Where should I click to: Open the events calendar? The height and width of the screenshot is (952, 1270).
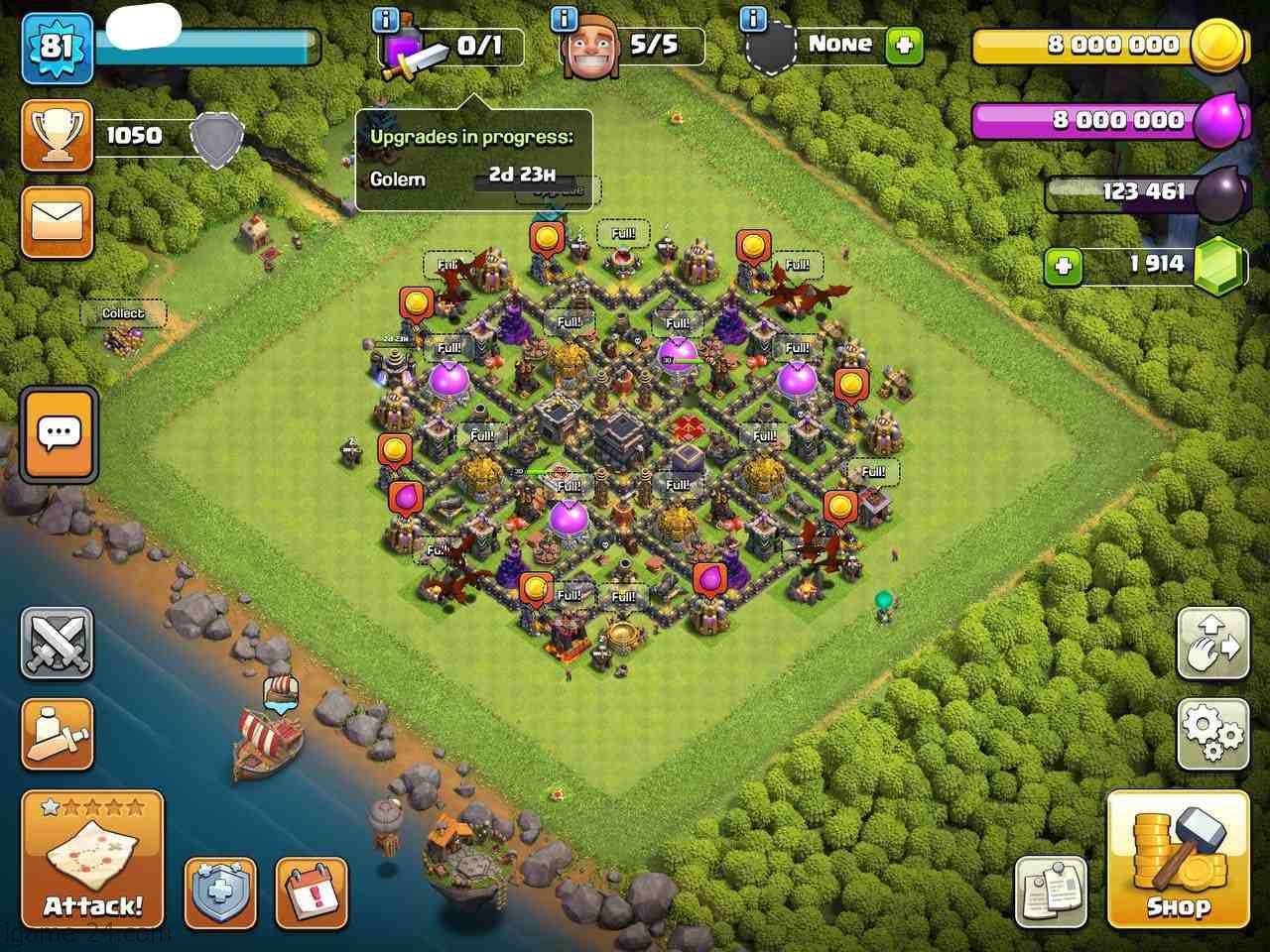point(312,892)
